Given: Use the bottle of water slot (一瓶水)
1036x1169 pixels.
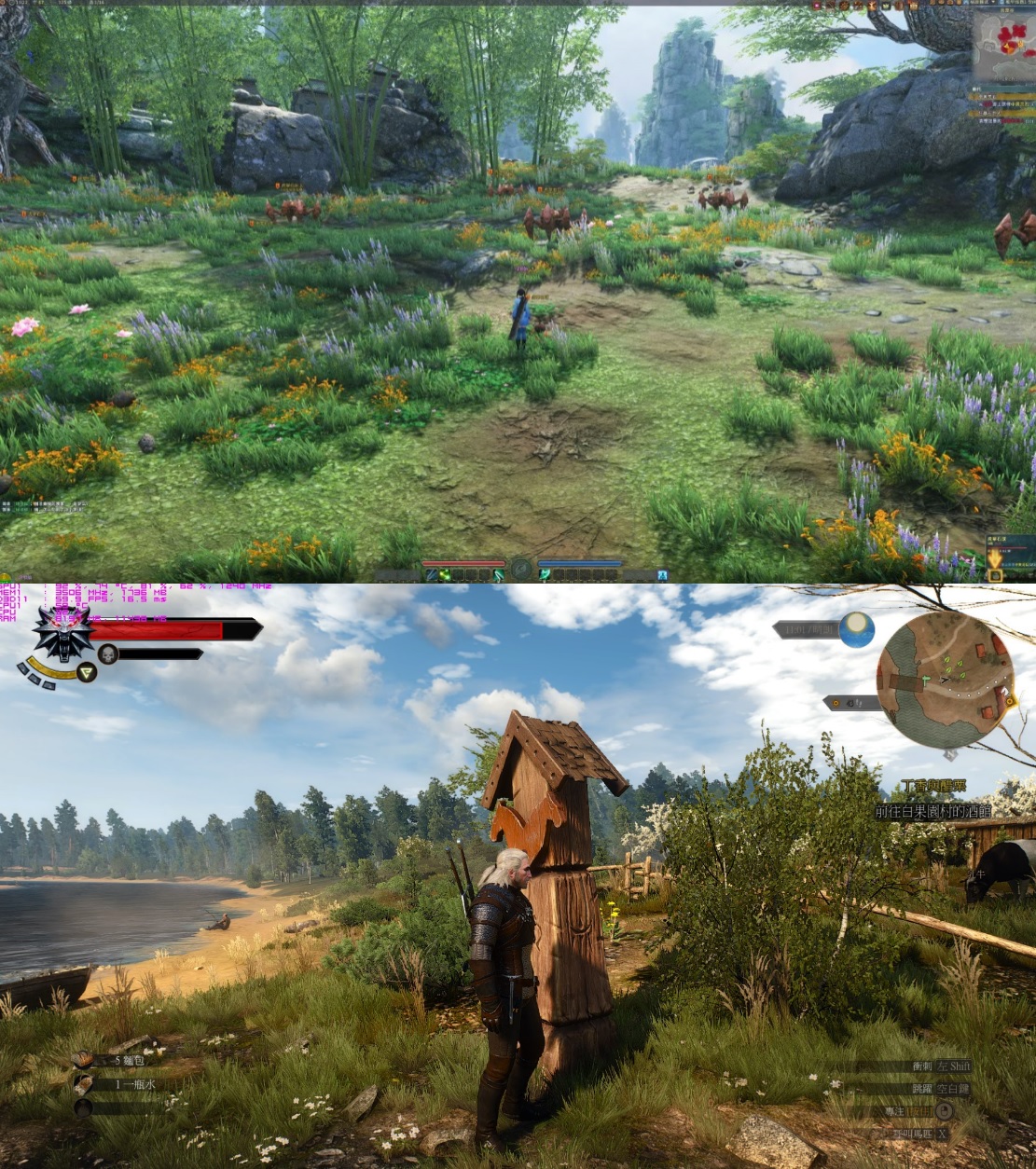Looking at the screenshot, I should click(x=85, y=1083).
